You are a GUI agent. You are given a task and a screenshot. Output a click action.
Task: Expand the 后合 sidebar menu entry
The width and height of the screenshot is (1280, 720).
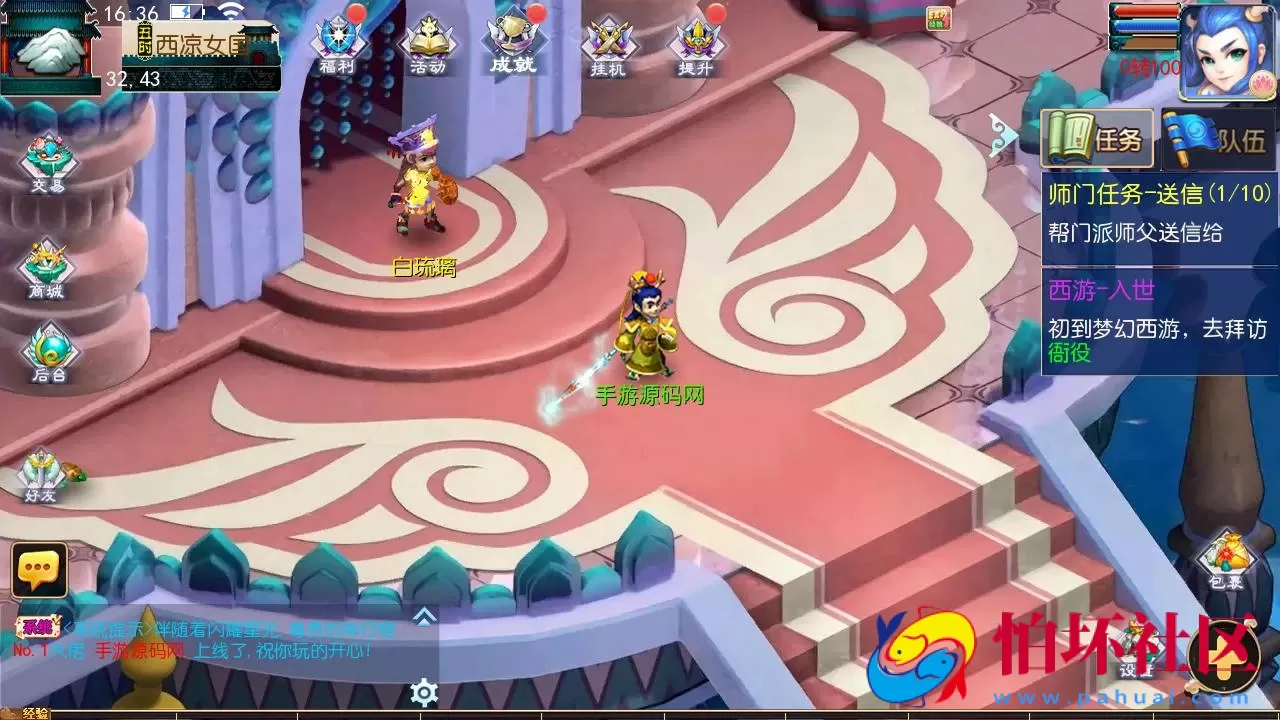(x=48, y=352)
